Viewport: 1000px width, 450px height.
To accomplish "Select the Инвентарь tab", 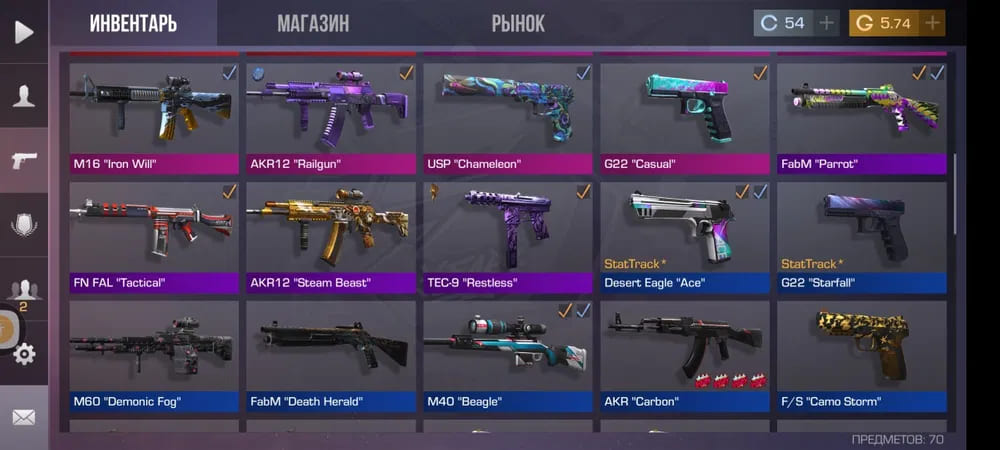I will tap(133, 24).
